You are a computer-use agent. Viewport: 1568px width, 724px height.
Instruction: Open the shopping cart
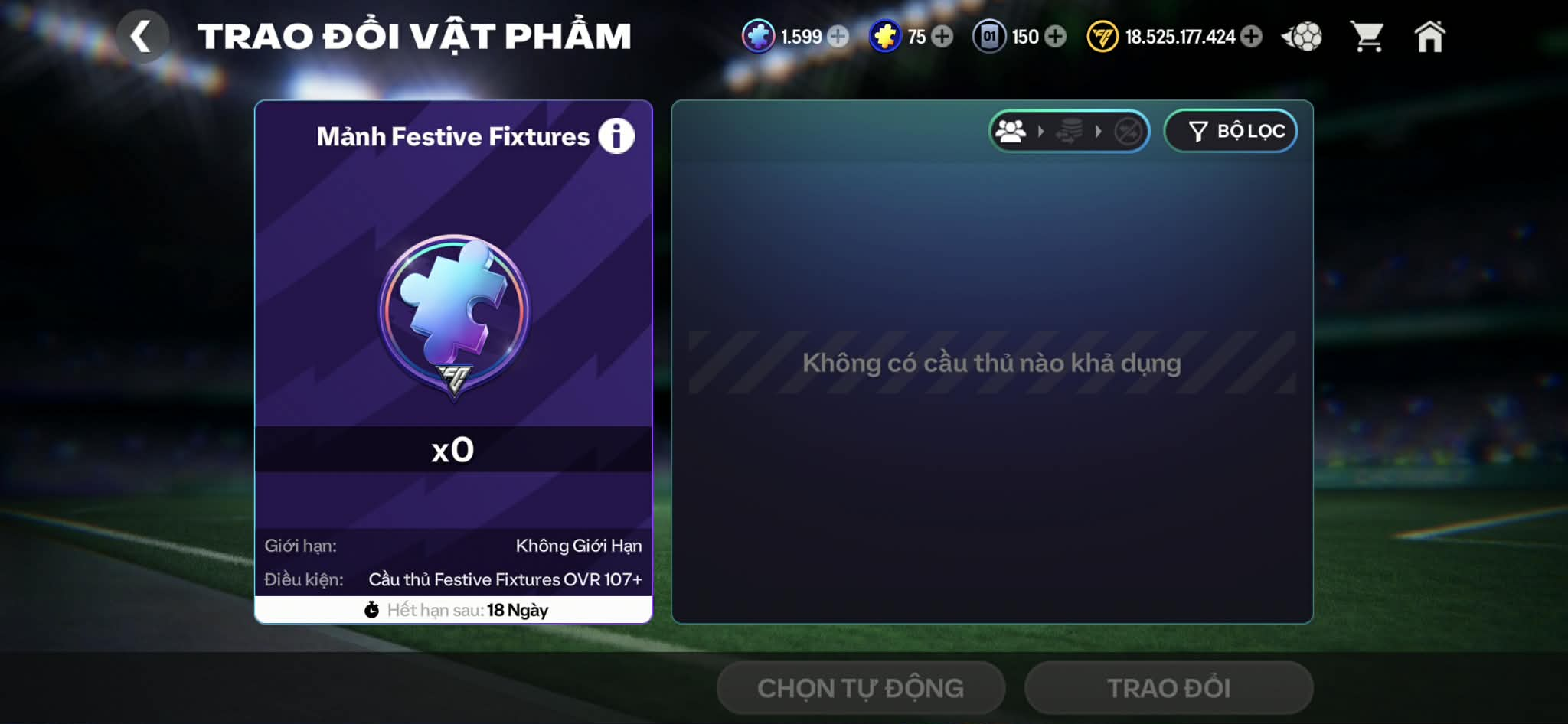click(x=1369, y=35)
